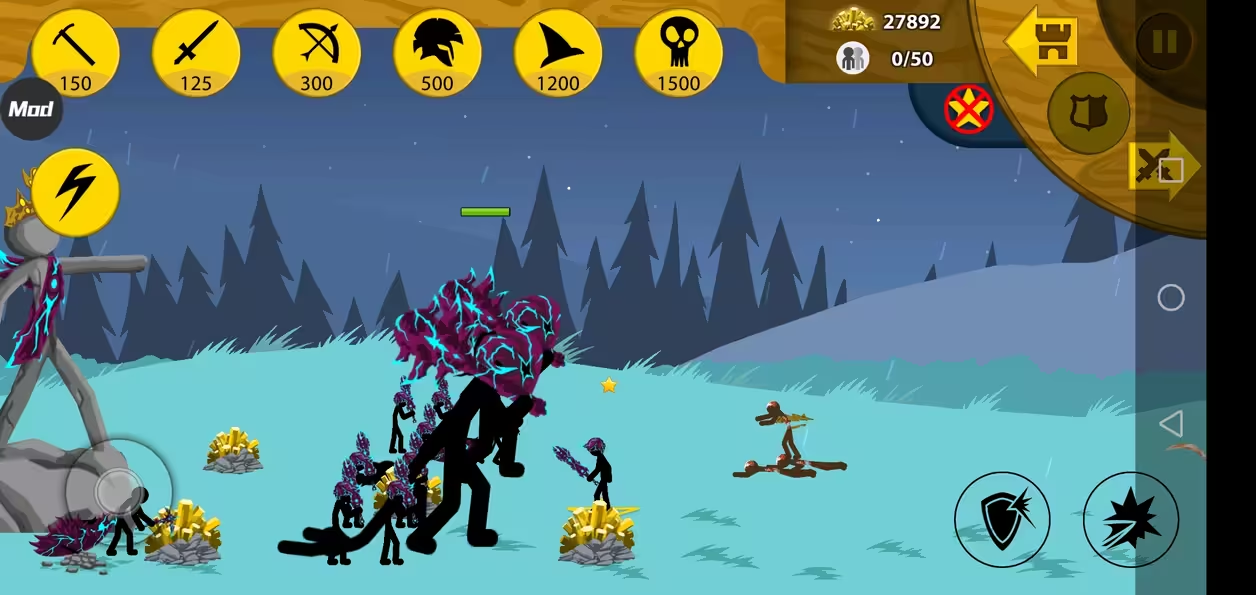Pause the game
Image resolution: width=1256 pixels, height=595 pixels.
1163,41
